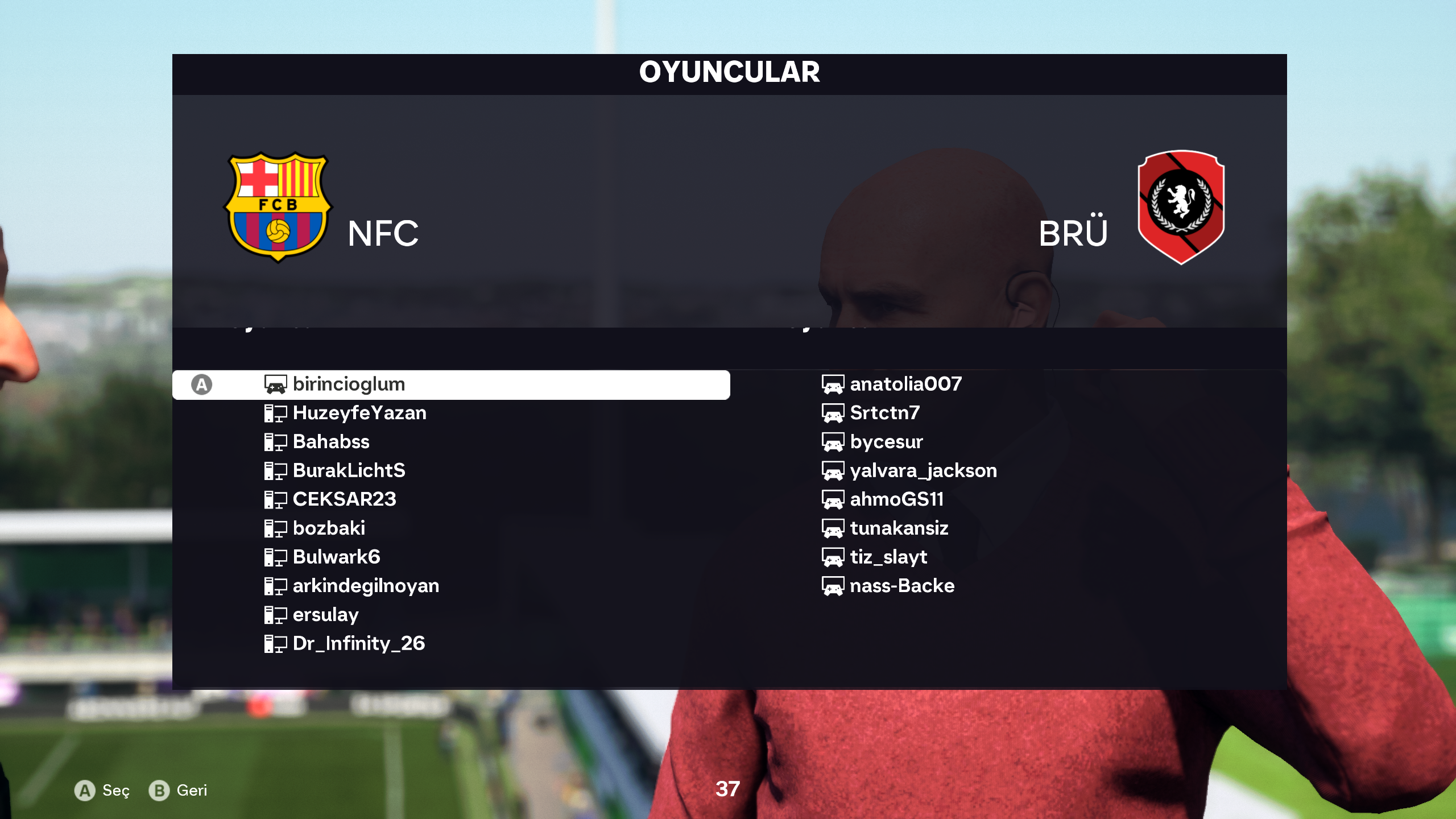Choose HuzeyfeYazan from the NFC roster

359,413
